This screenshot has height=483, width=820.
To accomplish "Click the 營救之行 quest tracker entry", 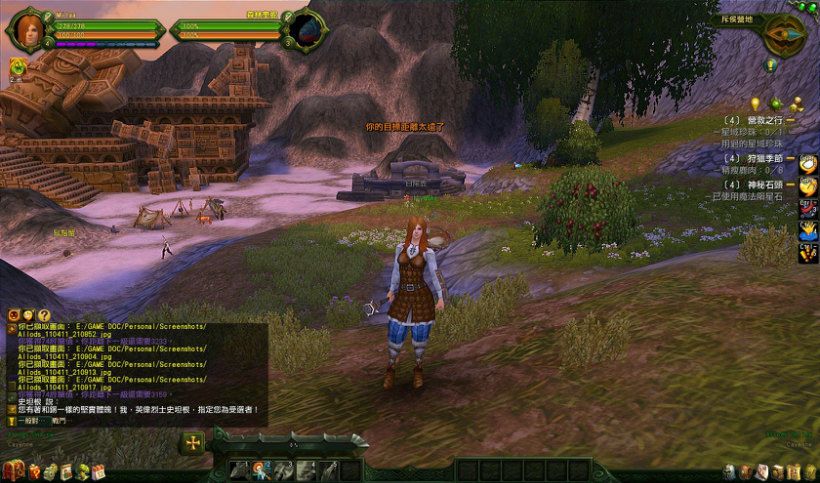I will coord(762,119).
